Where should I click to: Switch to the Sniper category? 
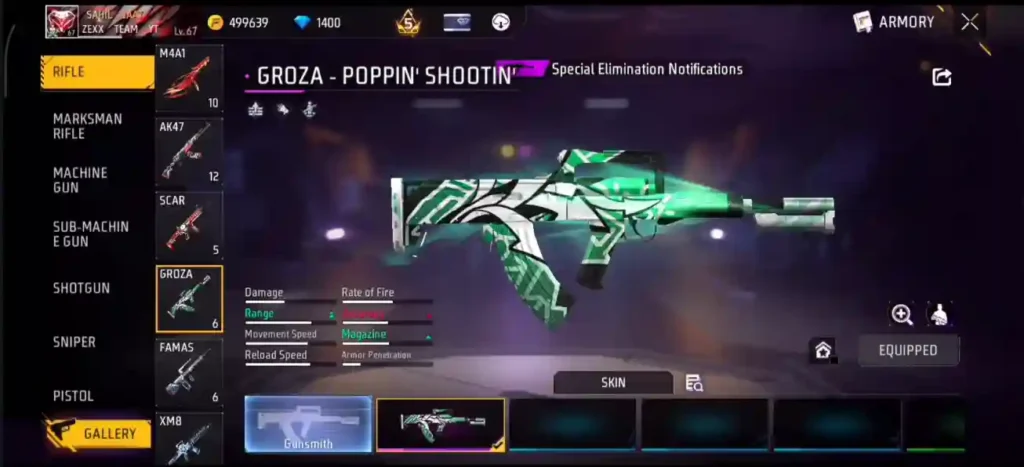74,342
